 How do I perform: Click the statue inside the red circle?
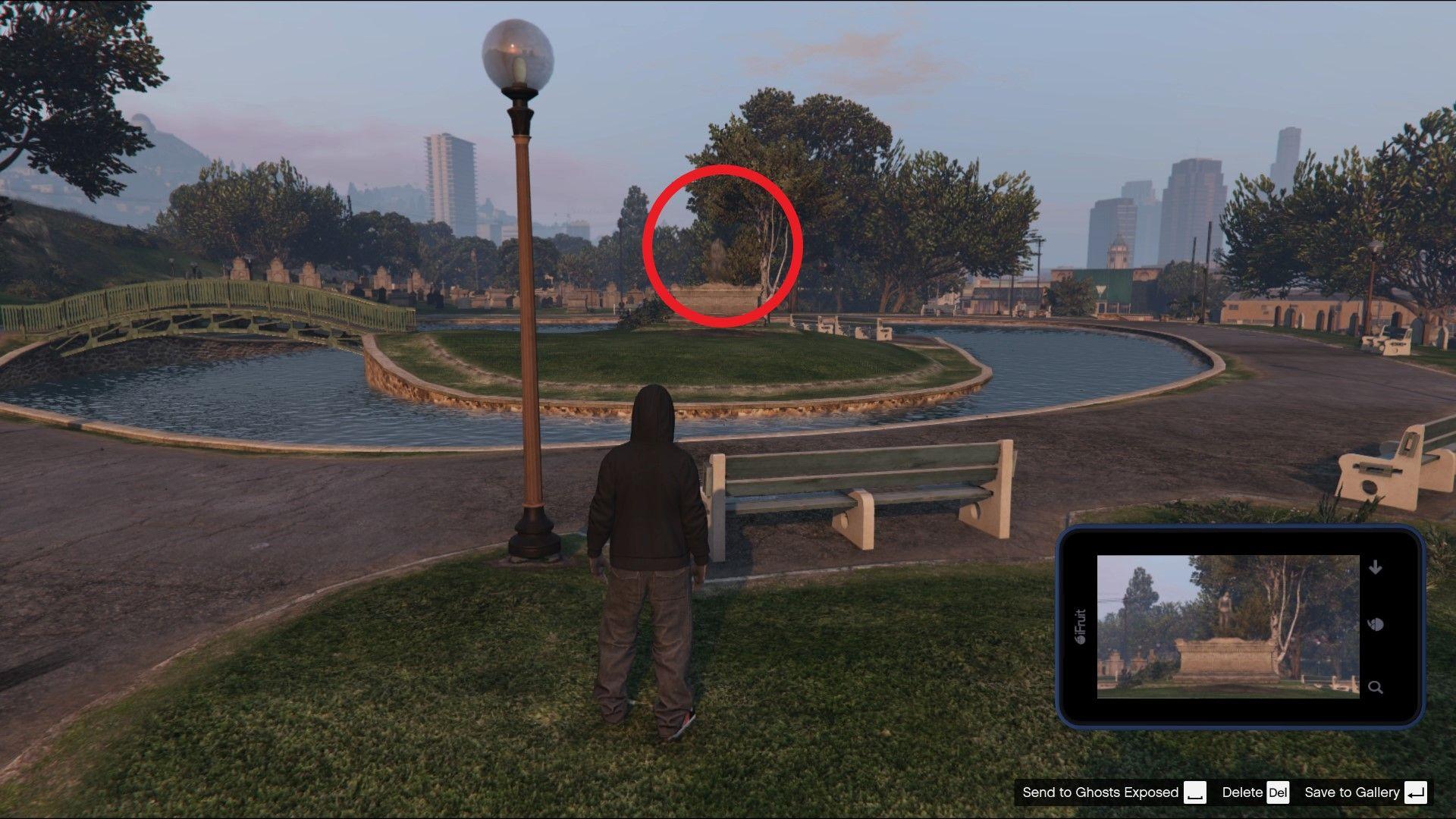click(719, 258)
